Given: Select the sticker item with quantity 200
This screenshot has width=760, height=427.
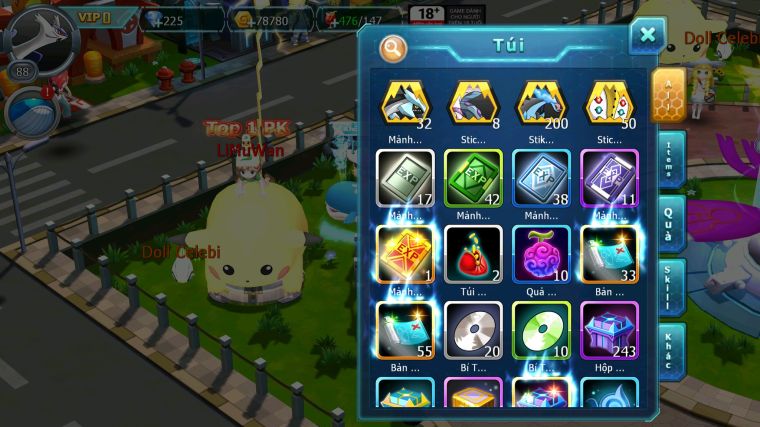Looking at the screenshot, I should 541,104.
